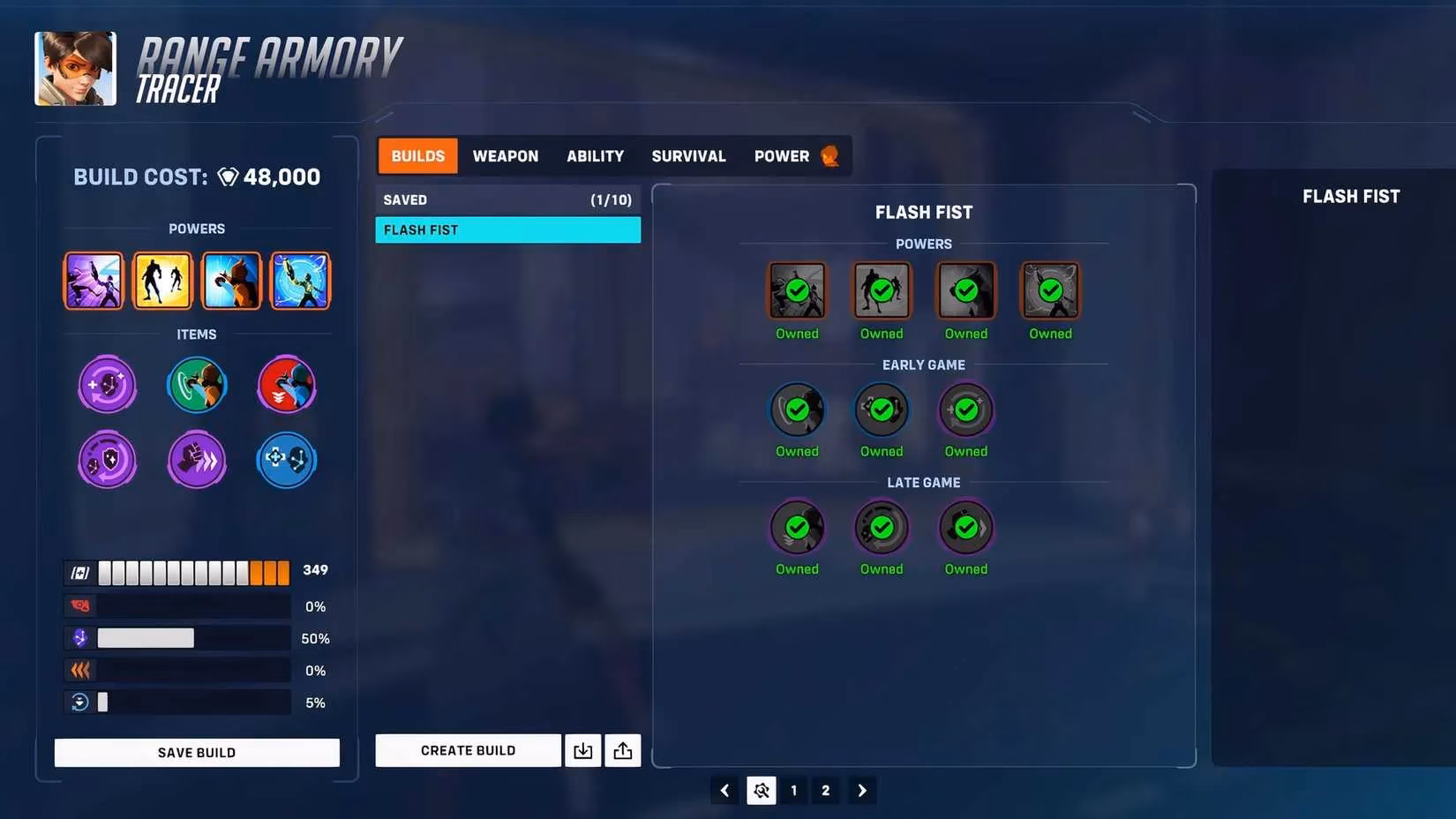Open page 1 of builds
The image size is (1456, 819).
[x=793, y=791]
